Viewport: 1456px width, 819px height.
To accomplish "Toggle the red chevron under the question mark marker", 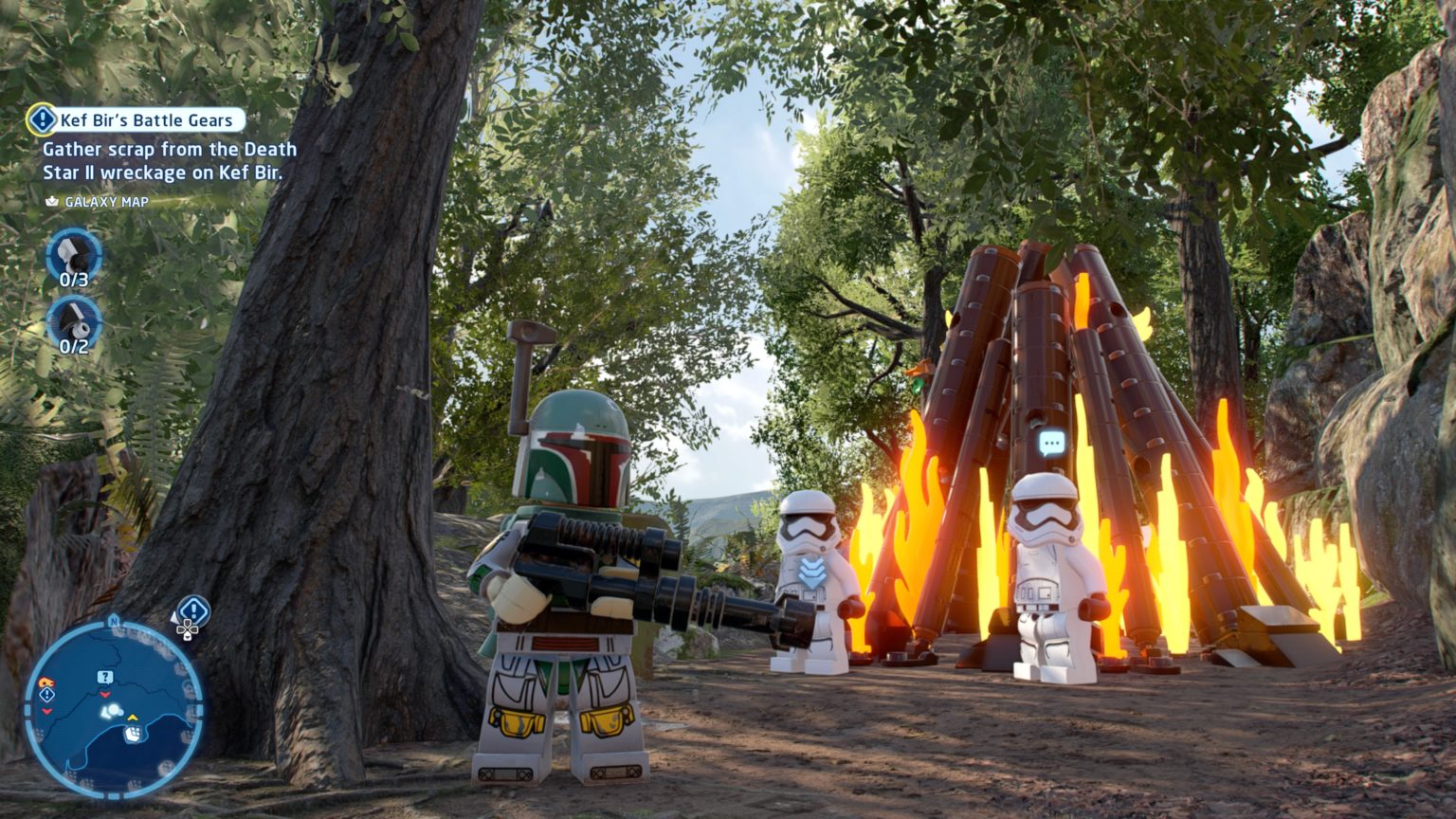I will tap(105, 695).
